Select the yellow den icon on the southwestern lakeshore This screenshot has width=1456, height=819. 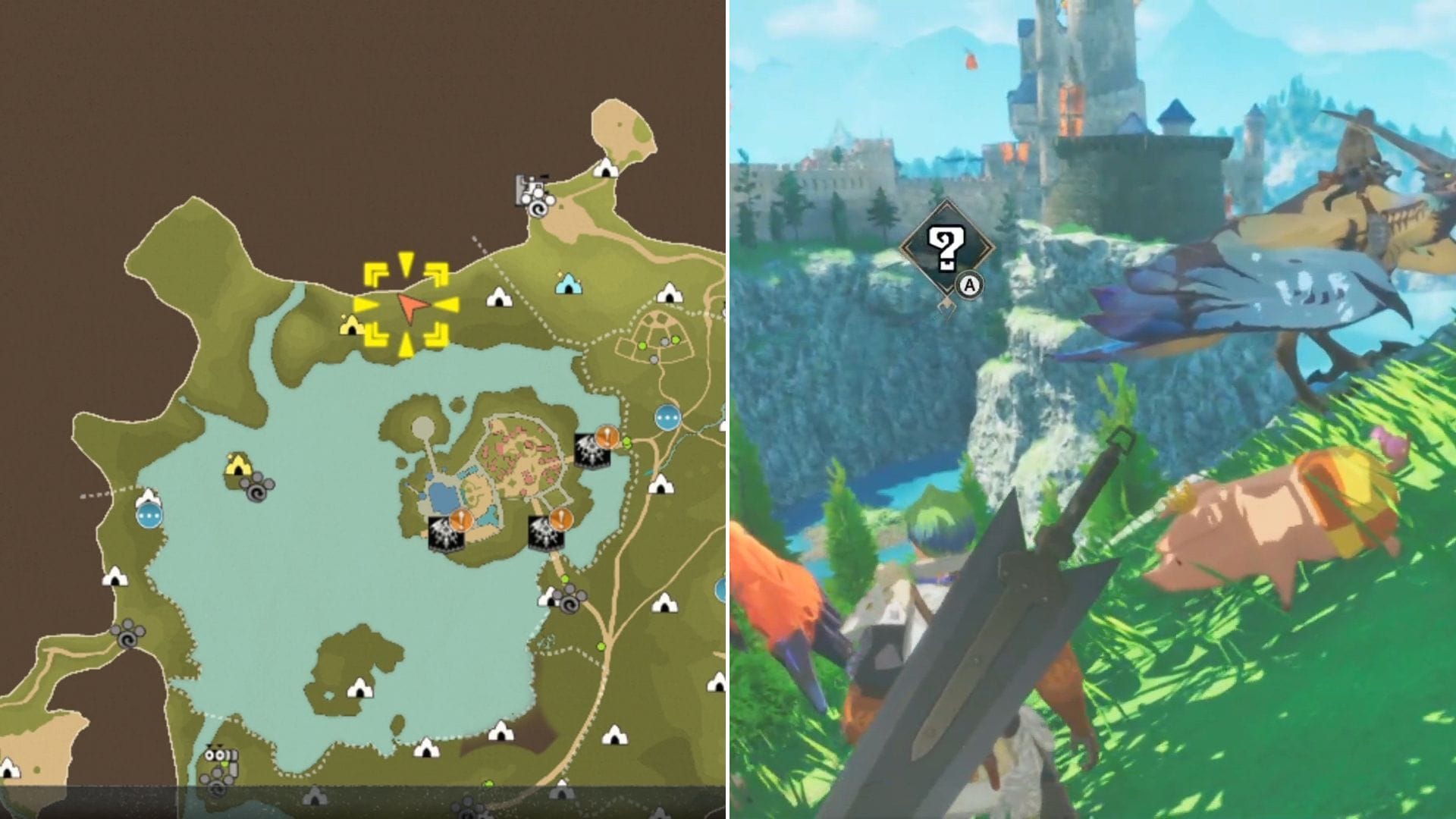(x=237, y=466)
